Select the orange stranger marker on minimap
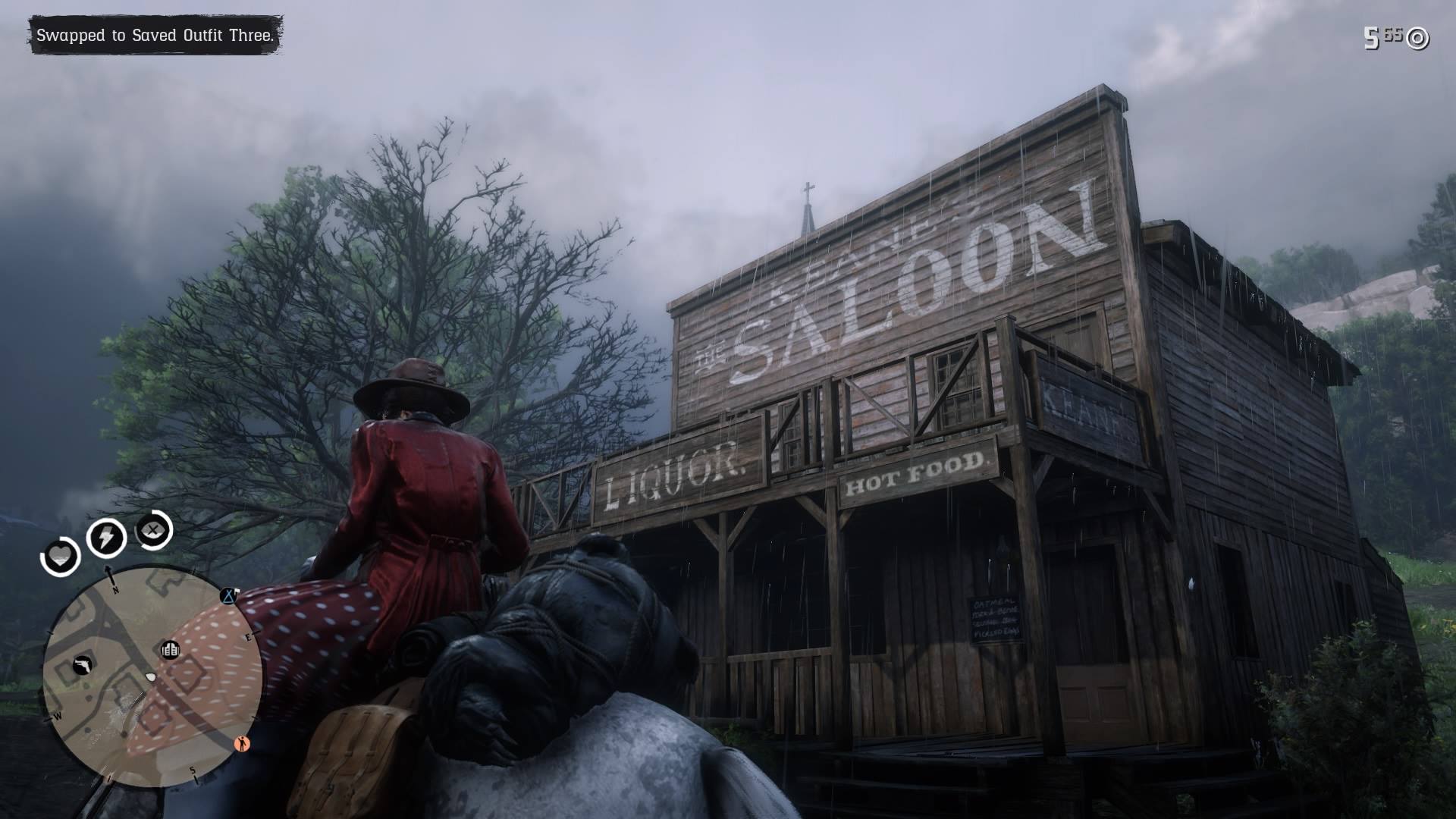This screenshot has width=1456, height=819. (x=243, y=743)
